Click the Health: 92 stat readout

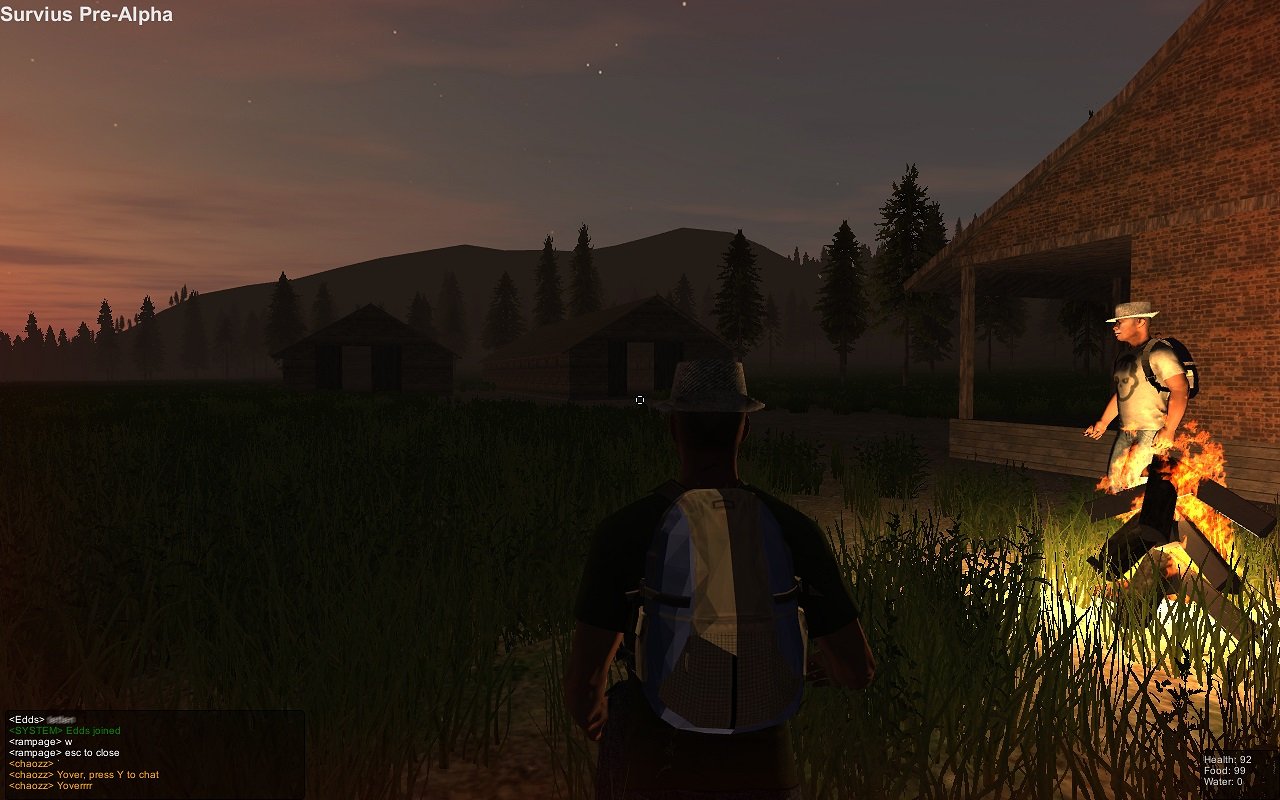tap(1227, 760)
